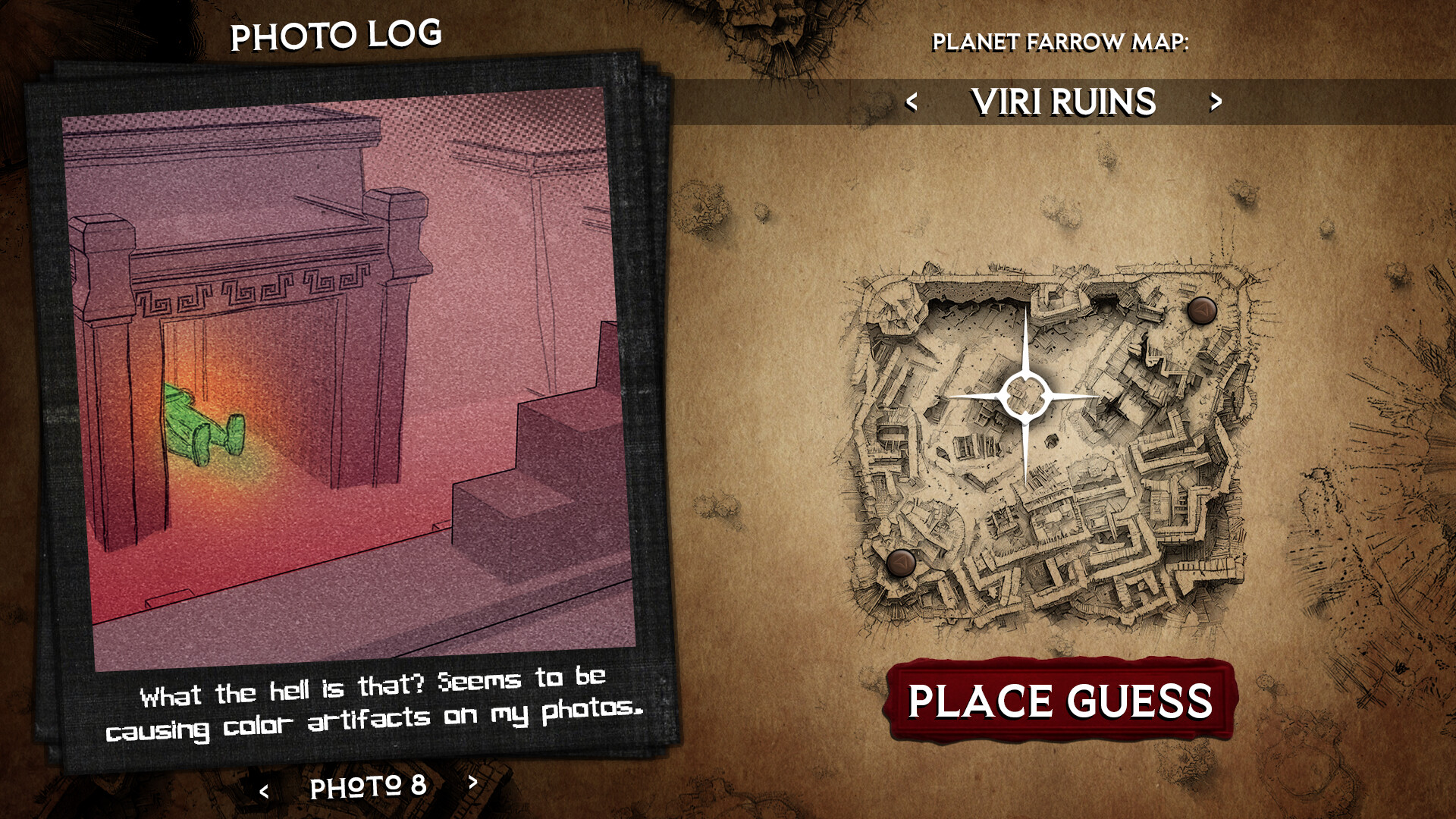The width and height of the screenshot is (1456, 819).
Task: Click the PHOTO 8 label
Action: 368,787
